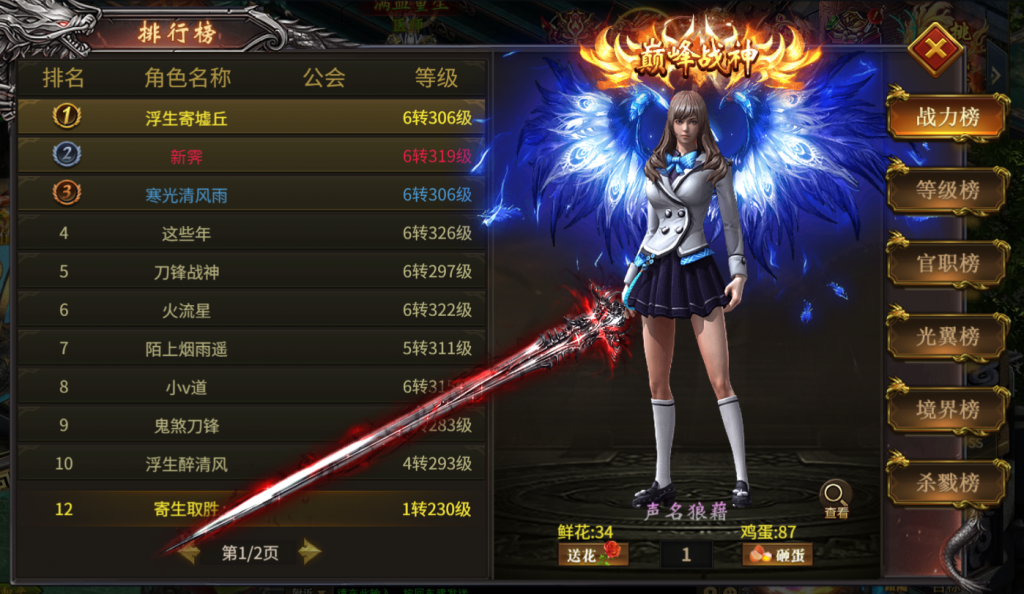Show the 光翼榜 ranking
Image resolution: width=1024 pixels, height=594 pixels.
pos(946,337)
